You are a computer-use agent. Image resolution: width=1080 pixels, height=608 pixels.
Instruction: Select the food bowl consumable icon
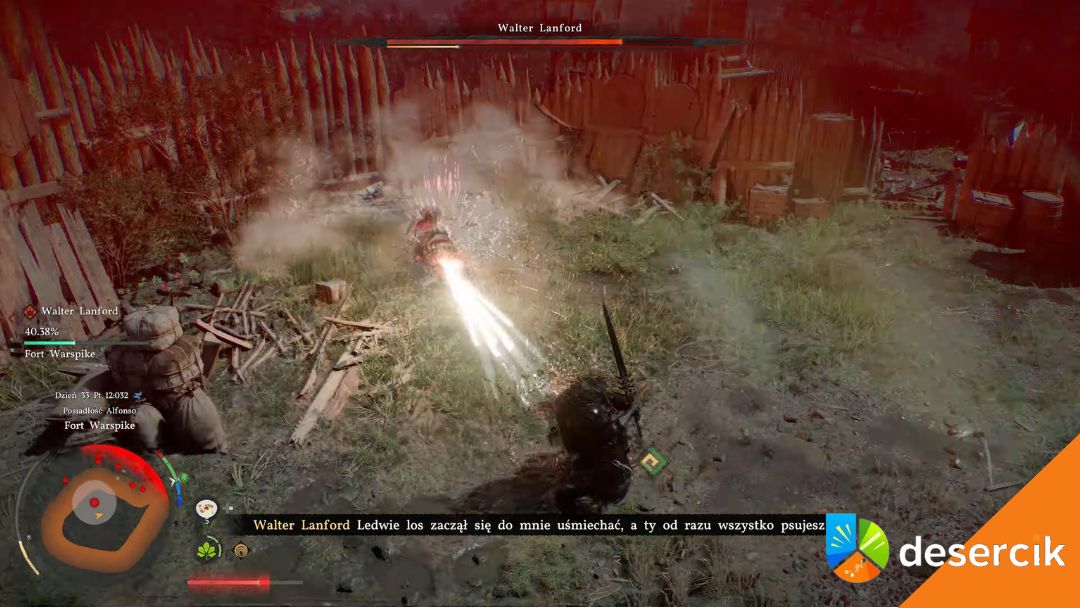[207, 509]
